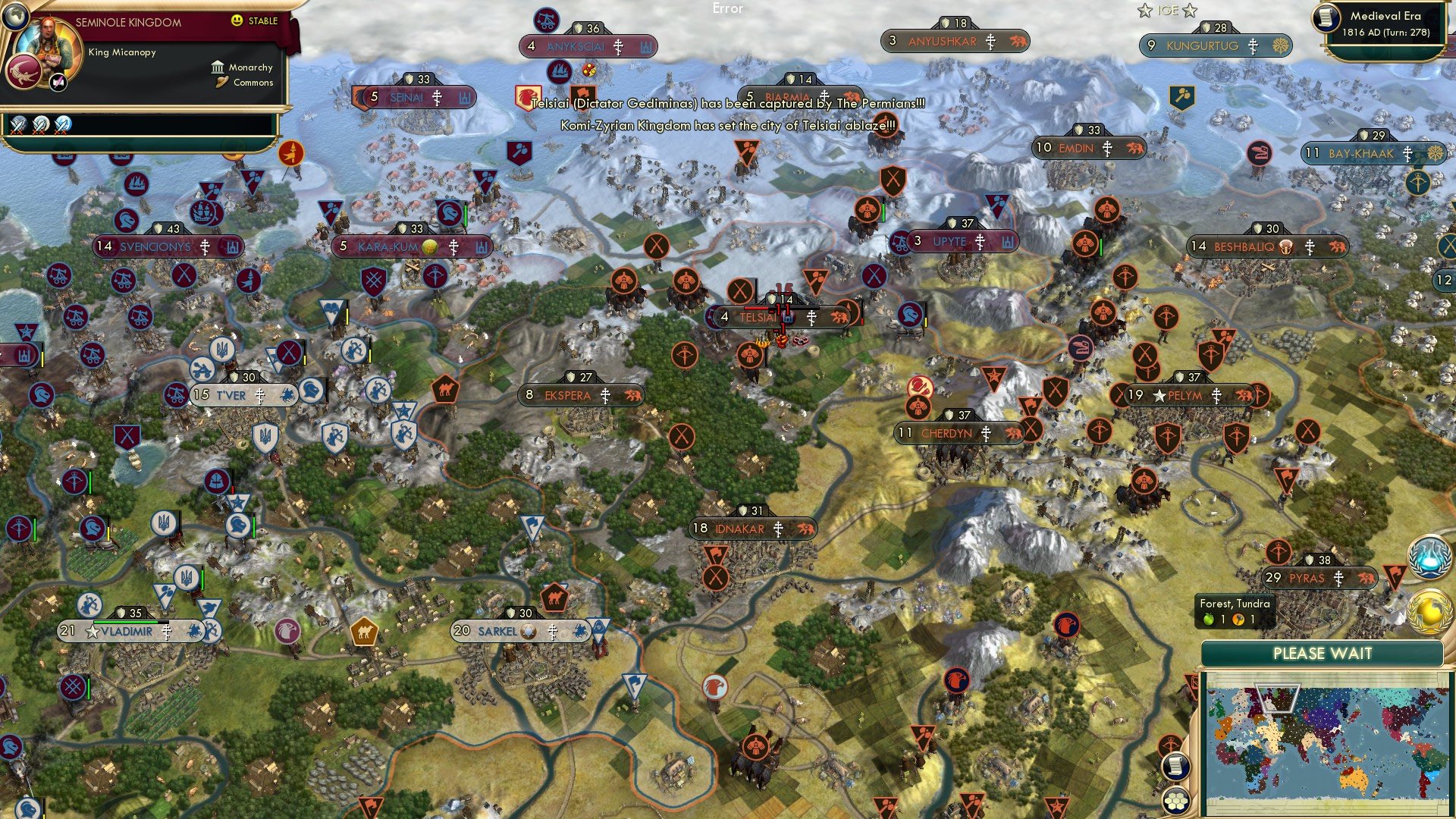Screen dimensions: 1456x819
Task: Toggle the quill icon beside King Micanopy's portrait
Action: click(x=58, y=83)
